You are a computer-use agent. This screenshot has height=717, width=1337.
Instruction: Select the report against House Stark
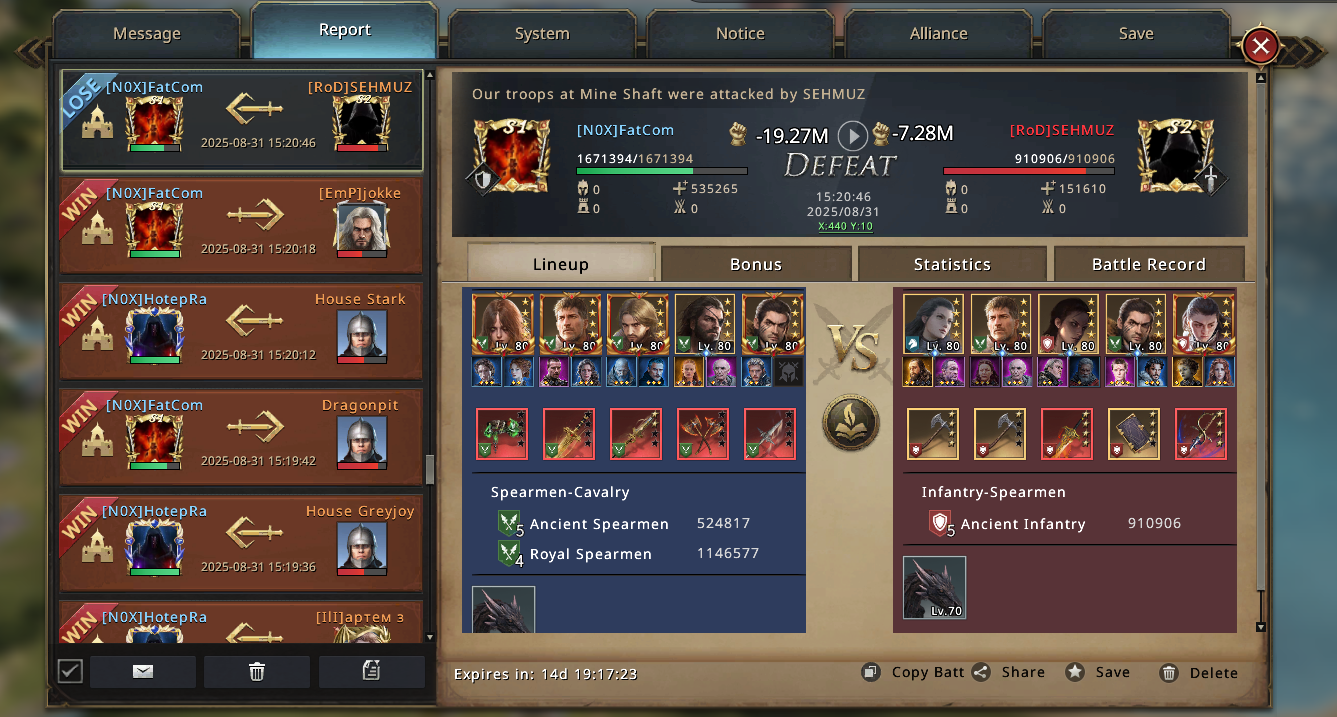coord(241,332)
